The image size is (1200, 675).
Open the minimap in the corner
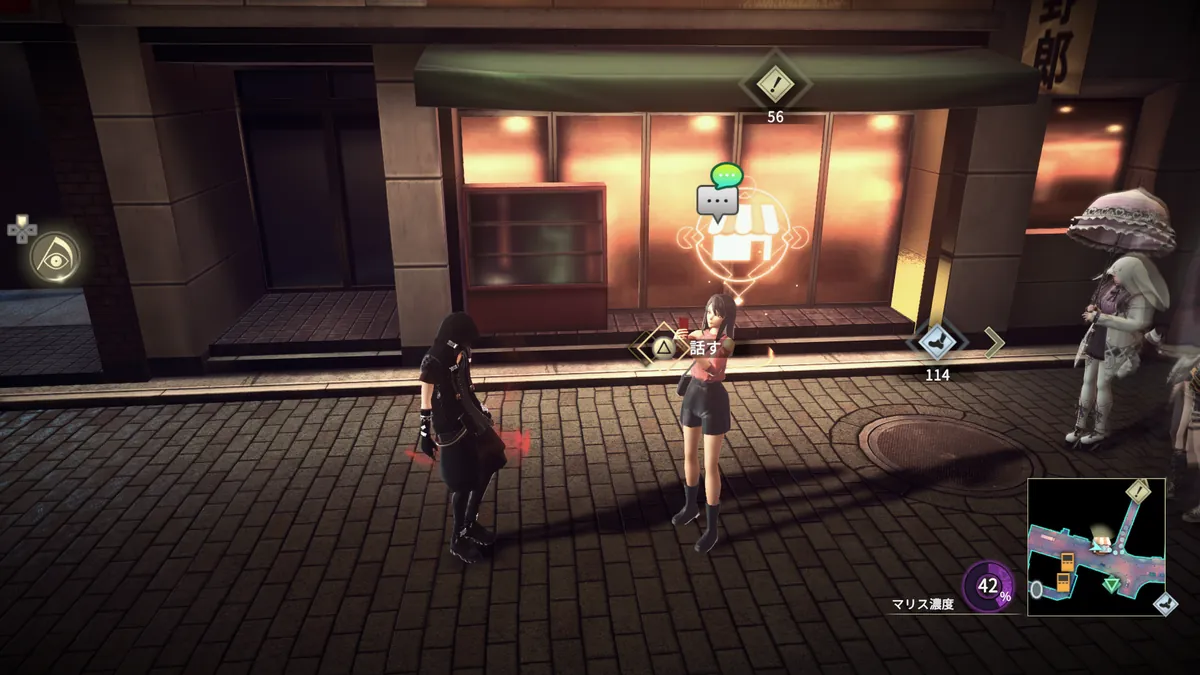point(1096,547)
